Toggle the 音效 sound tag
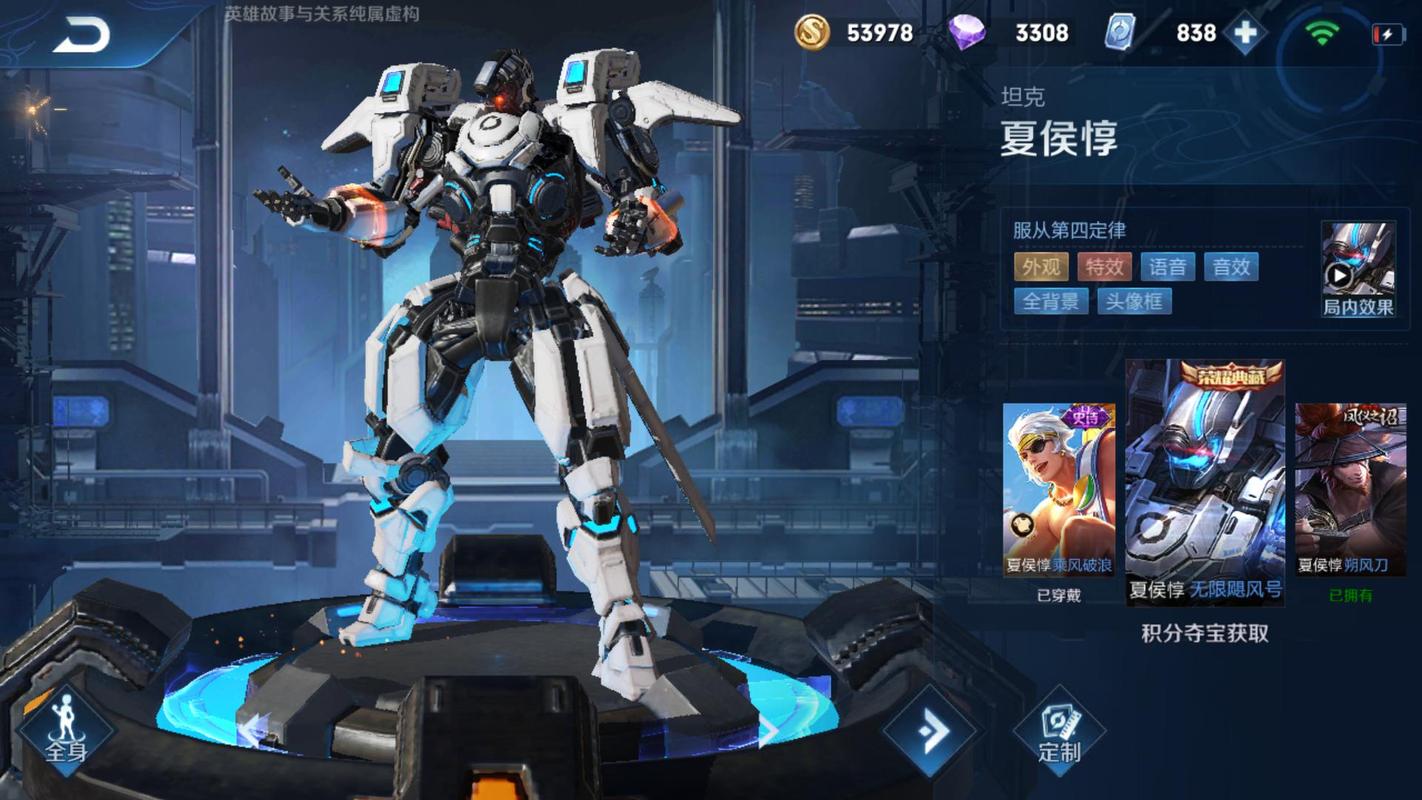This screenshot has width=1422, height=800. pyautogui.click(x=1231, y=266)
